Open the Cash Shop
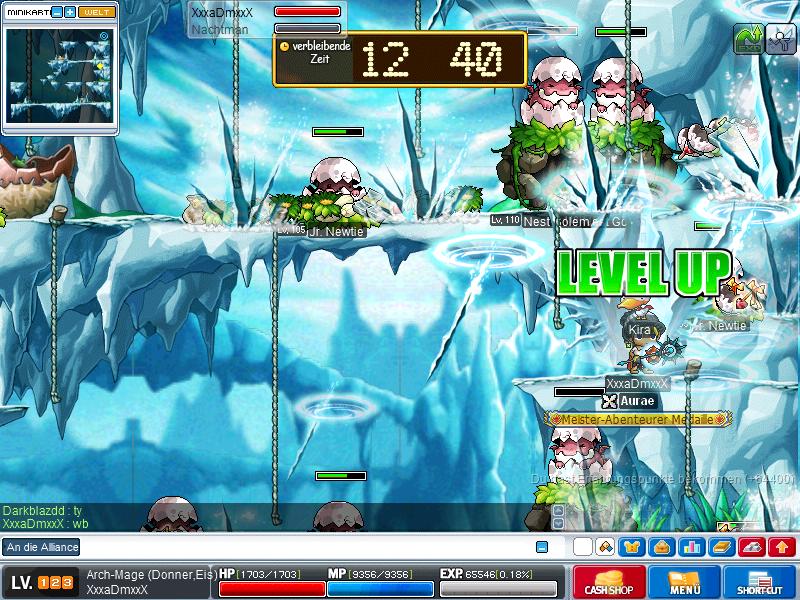Viewport: 800px width, 600px height. 606,583
